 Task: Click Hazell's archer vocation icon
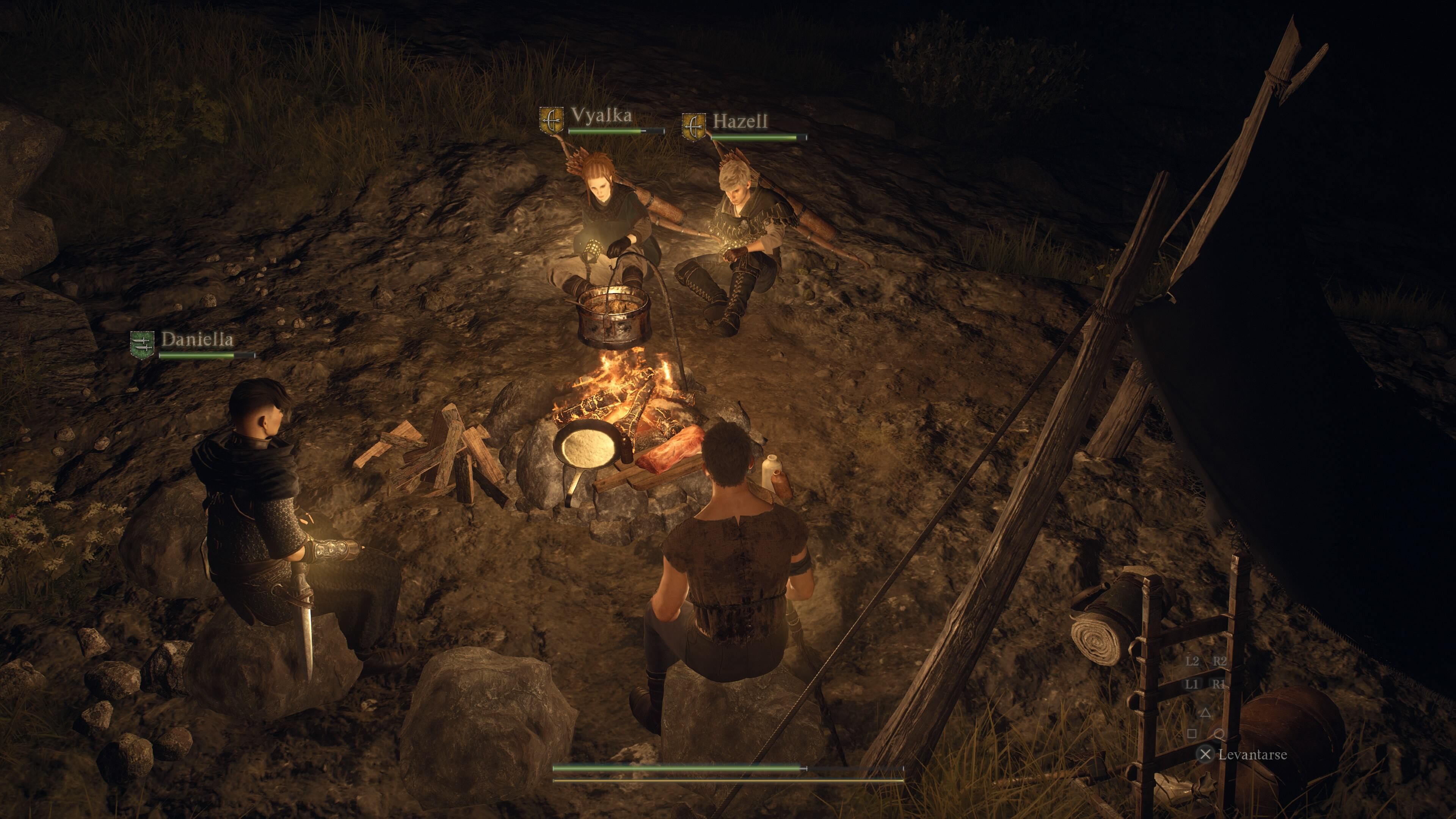pyautogui.click(x=693, y=127)
